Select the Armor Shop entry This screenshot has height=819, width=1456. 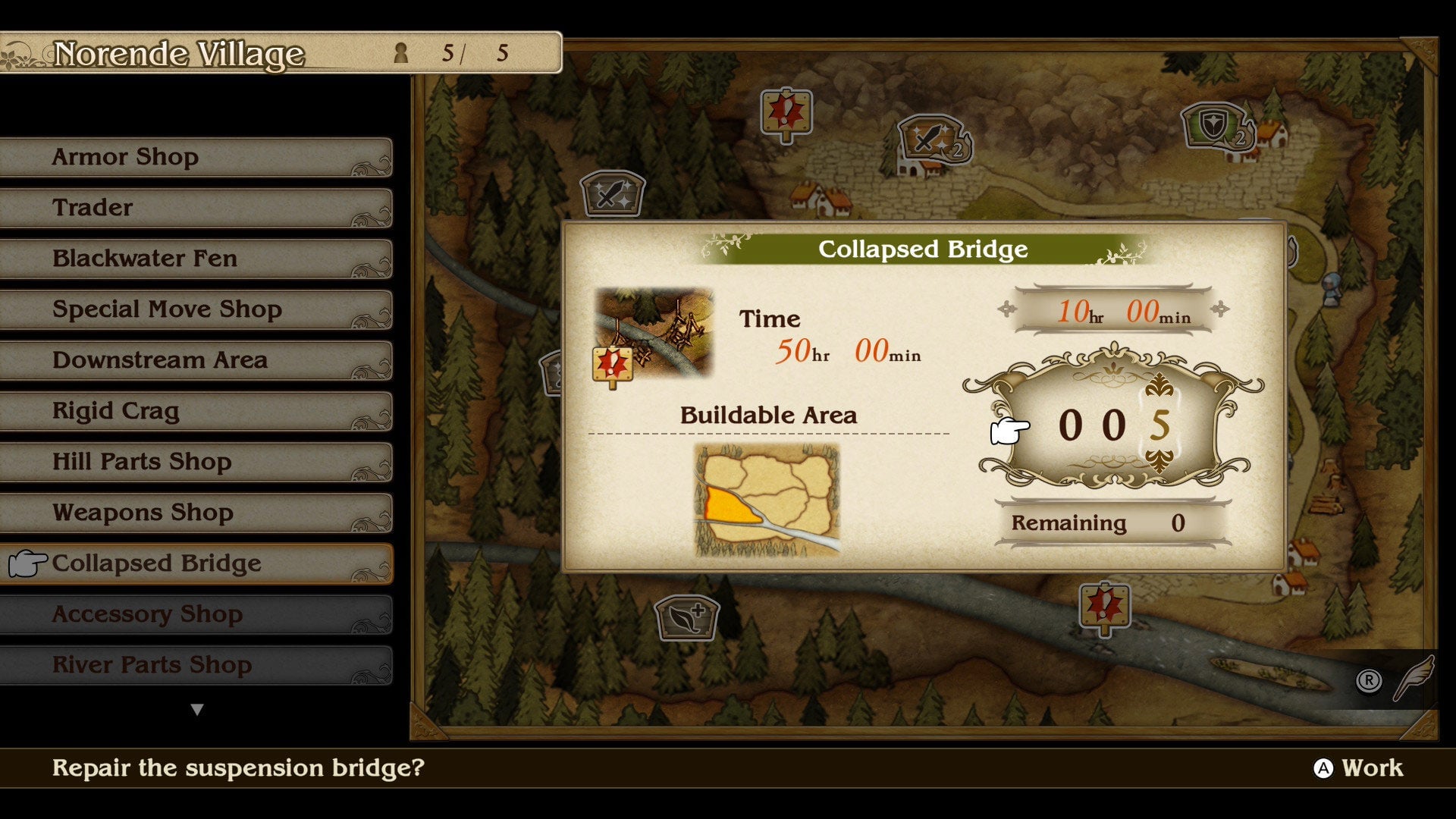point(196,157)
